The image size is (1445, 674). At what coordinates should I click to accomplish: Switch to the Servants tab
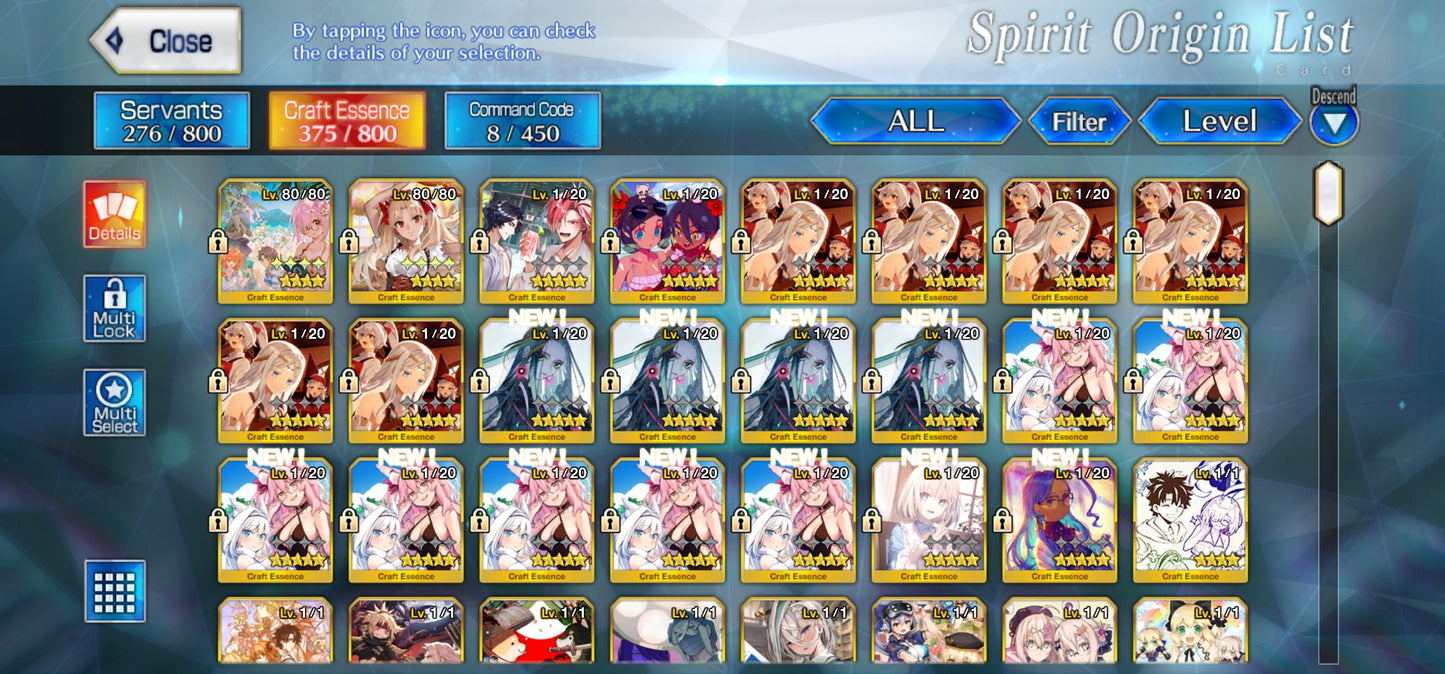171,121
